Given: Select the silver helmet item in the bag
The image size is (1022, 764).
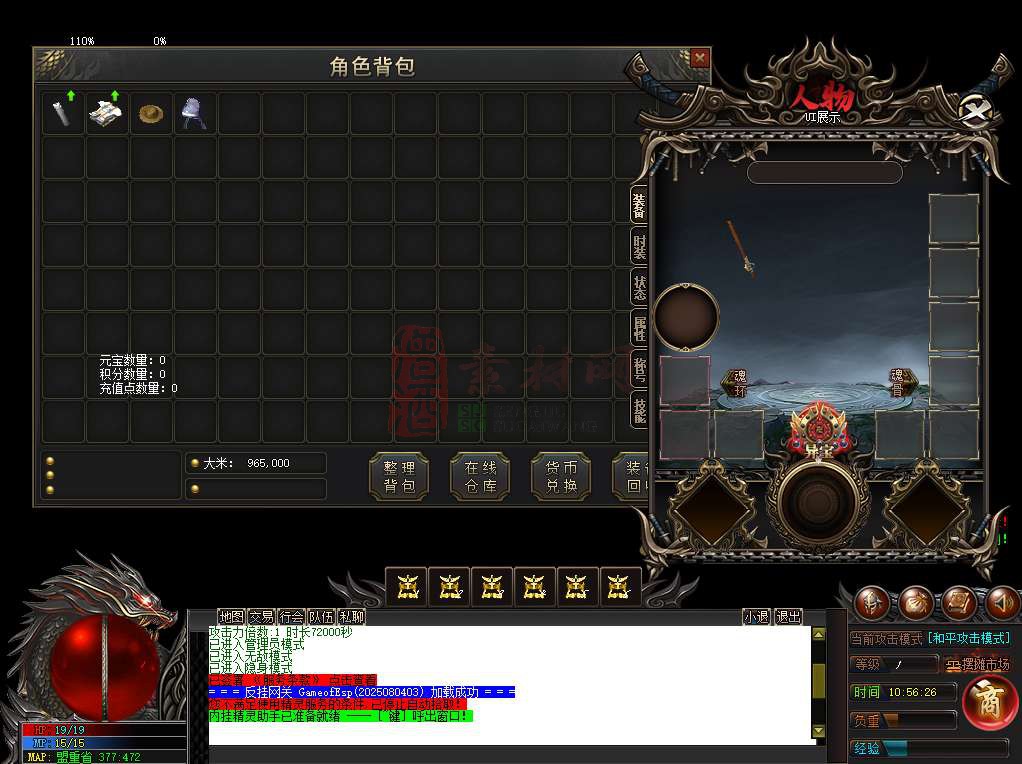Looking at the screenshot, I should (194, 113).
